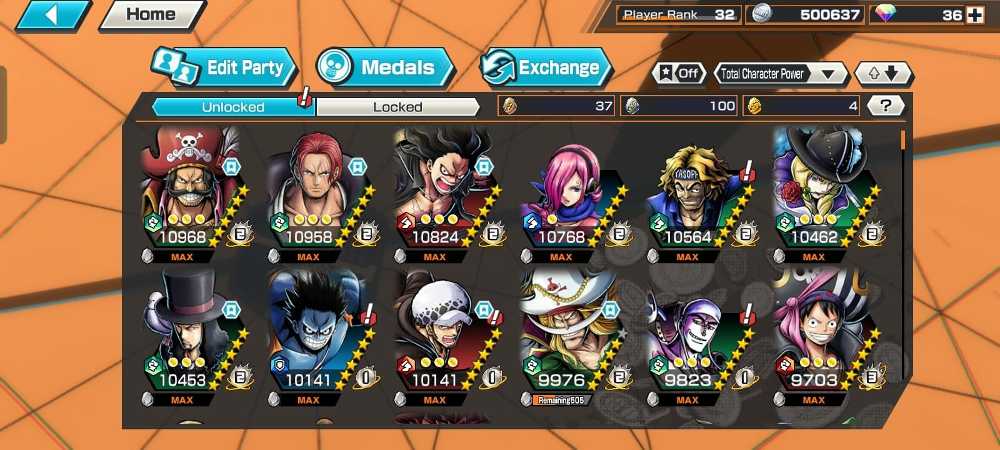This screenshot has width=1000, height=450.
Task: Switch to the Locked characters tab
Action: (398, 106)
